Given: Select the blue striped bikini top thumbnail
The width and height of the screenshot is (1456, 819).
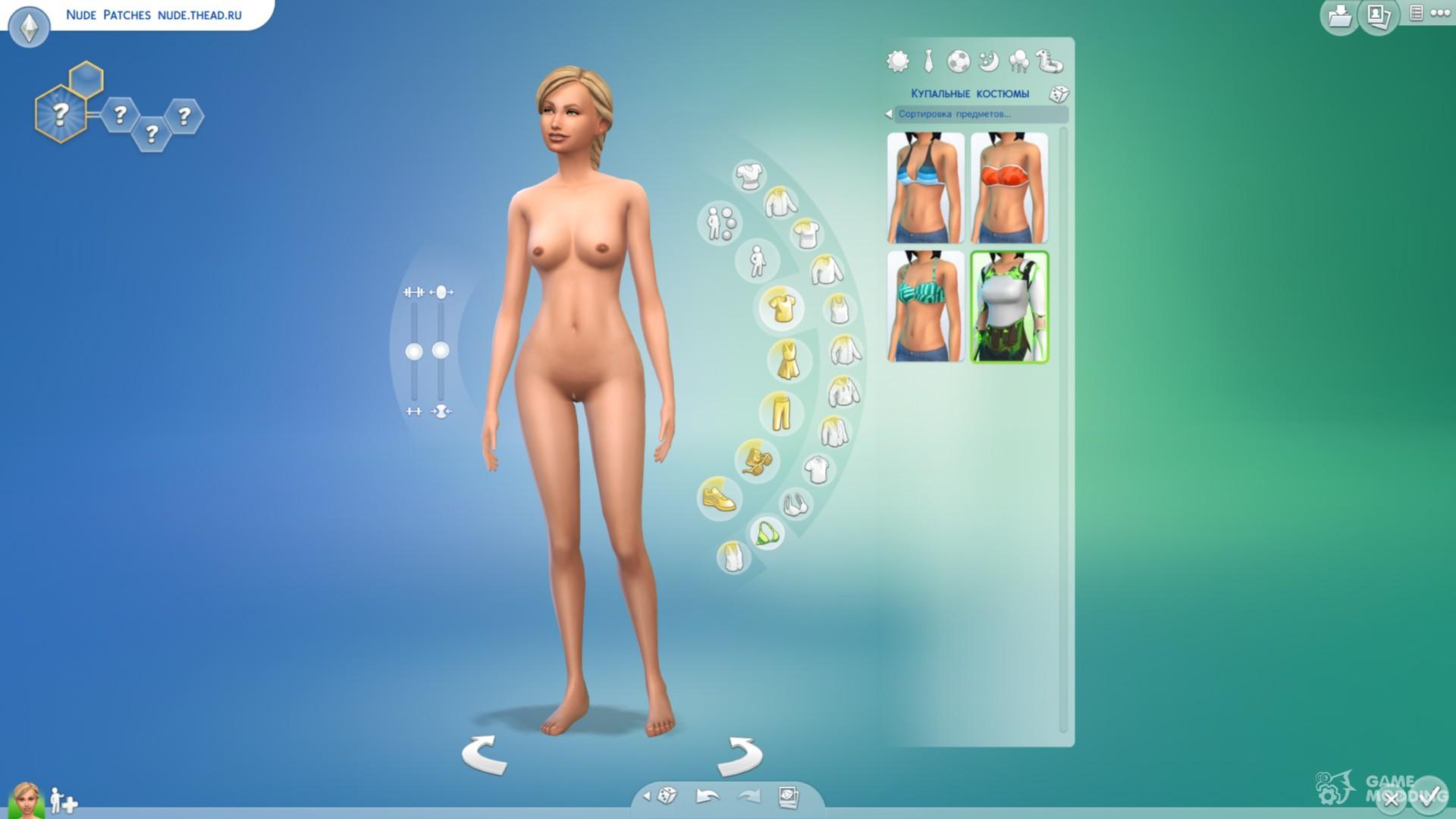Looking at the screenshot, I should [926, 187].
